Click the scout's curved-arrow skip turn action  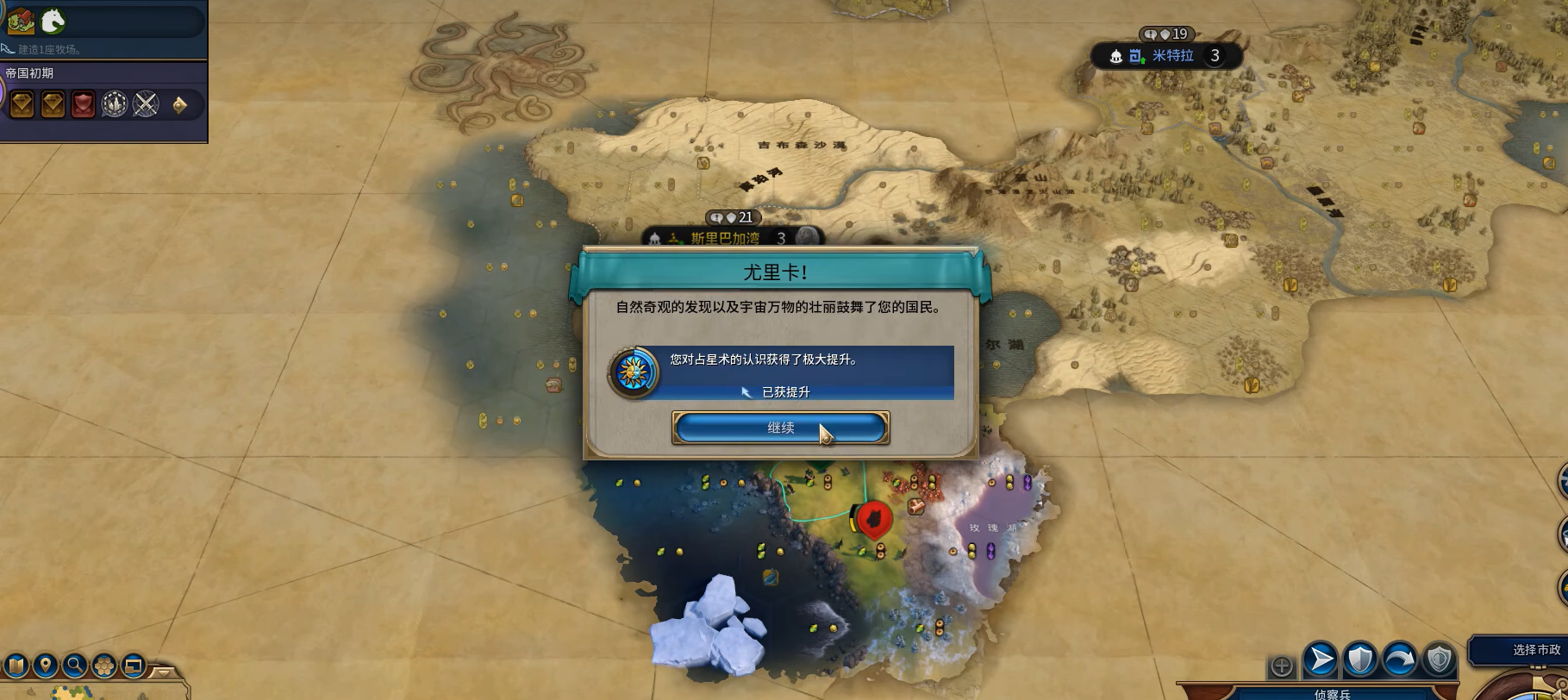point(1399,660)
